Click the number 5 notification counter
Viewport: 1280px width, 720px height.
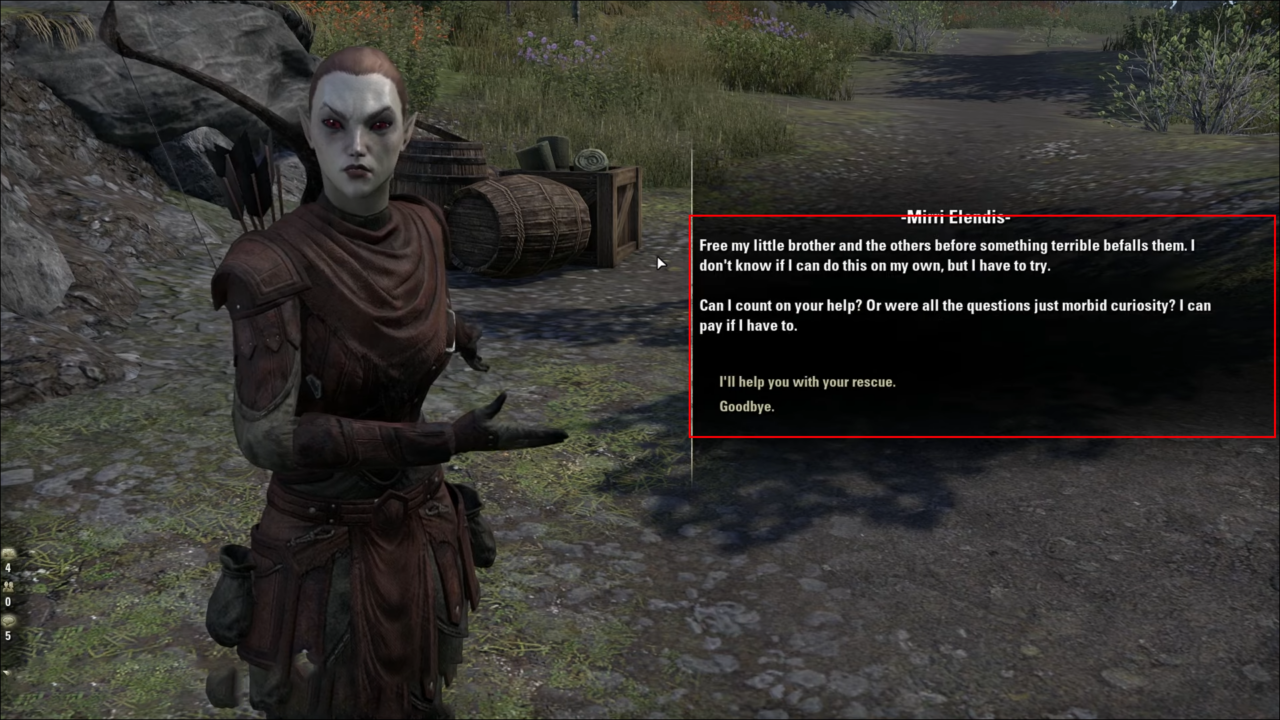tap(8, 635)
